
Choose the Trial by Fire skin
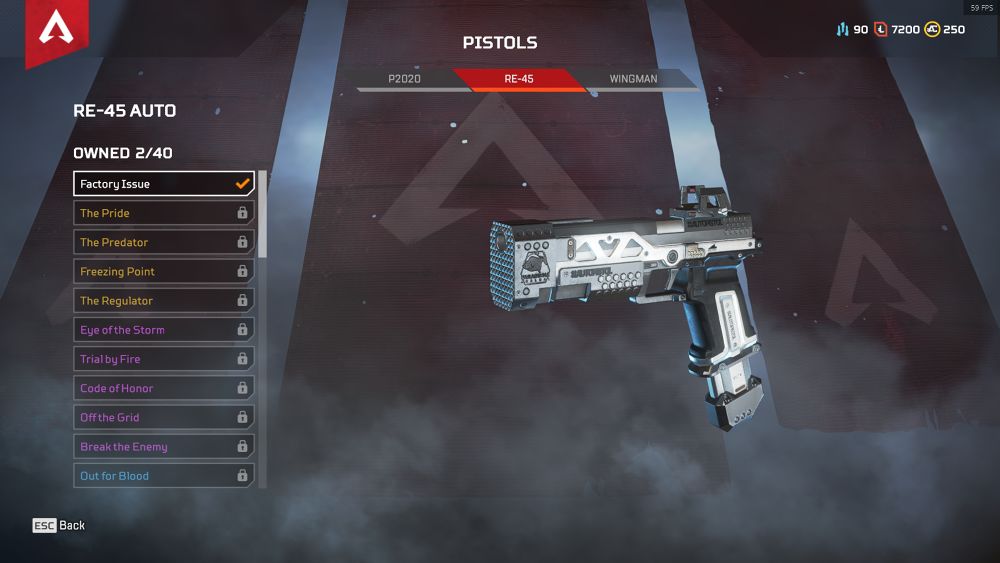pos(164,359)
